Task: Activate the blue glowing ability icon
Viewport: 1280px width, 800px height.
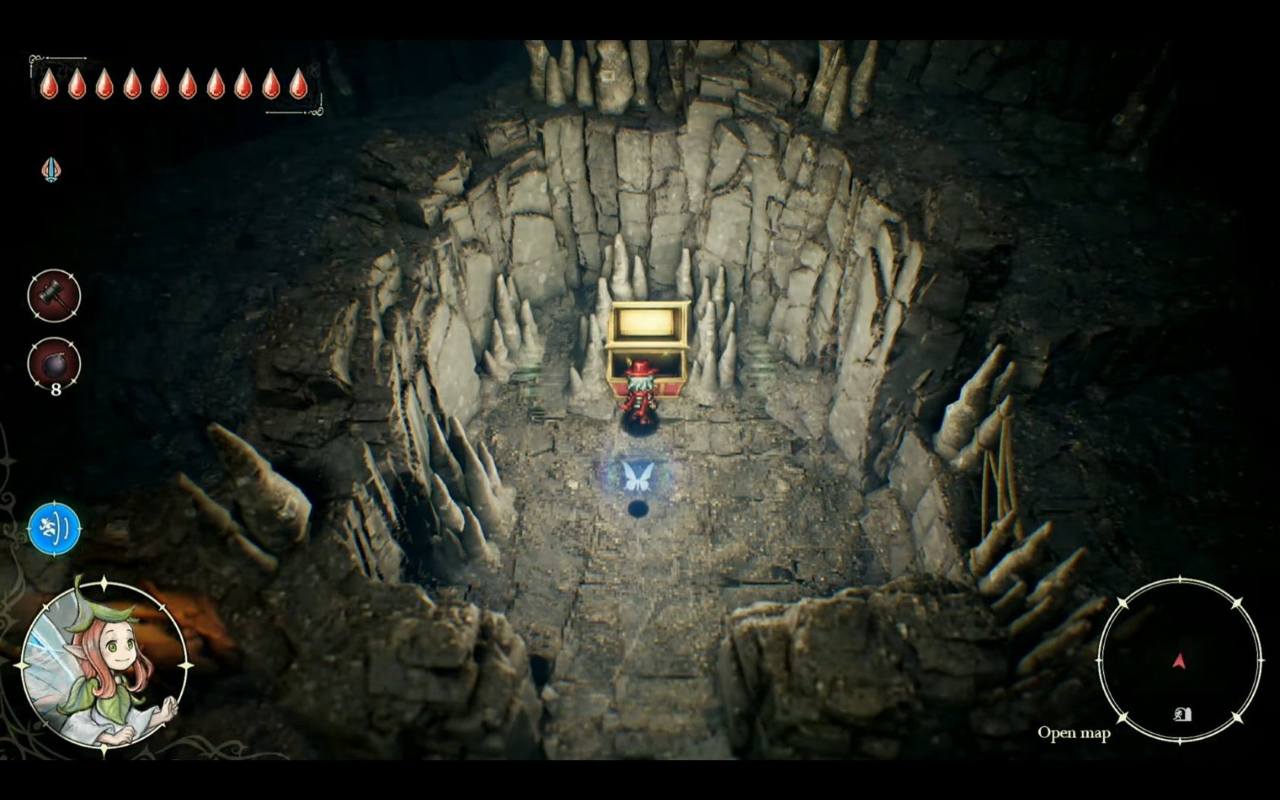Action: (x=54, y=529)
